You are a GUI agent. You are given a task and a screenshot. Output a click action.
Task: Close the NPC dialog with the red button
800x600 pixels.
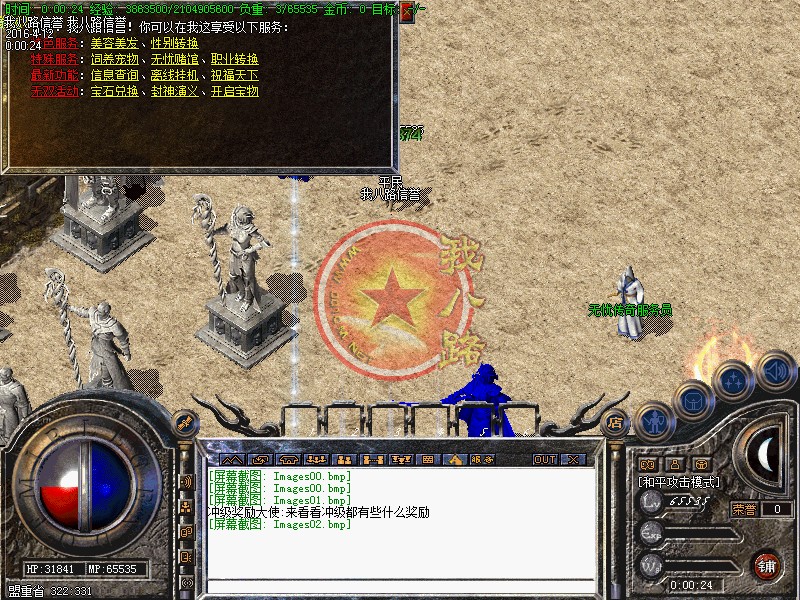[x=407, y=13]
